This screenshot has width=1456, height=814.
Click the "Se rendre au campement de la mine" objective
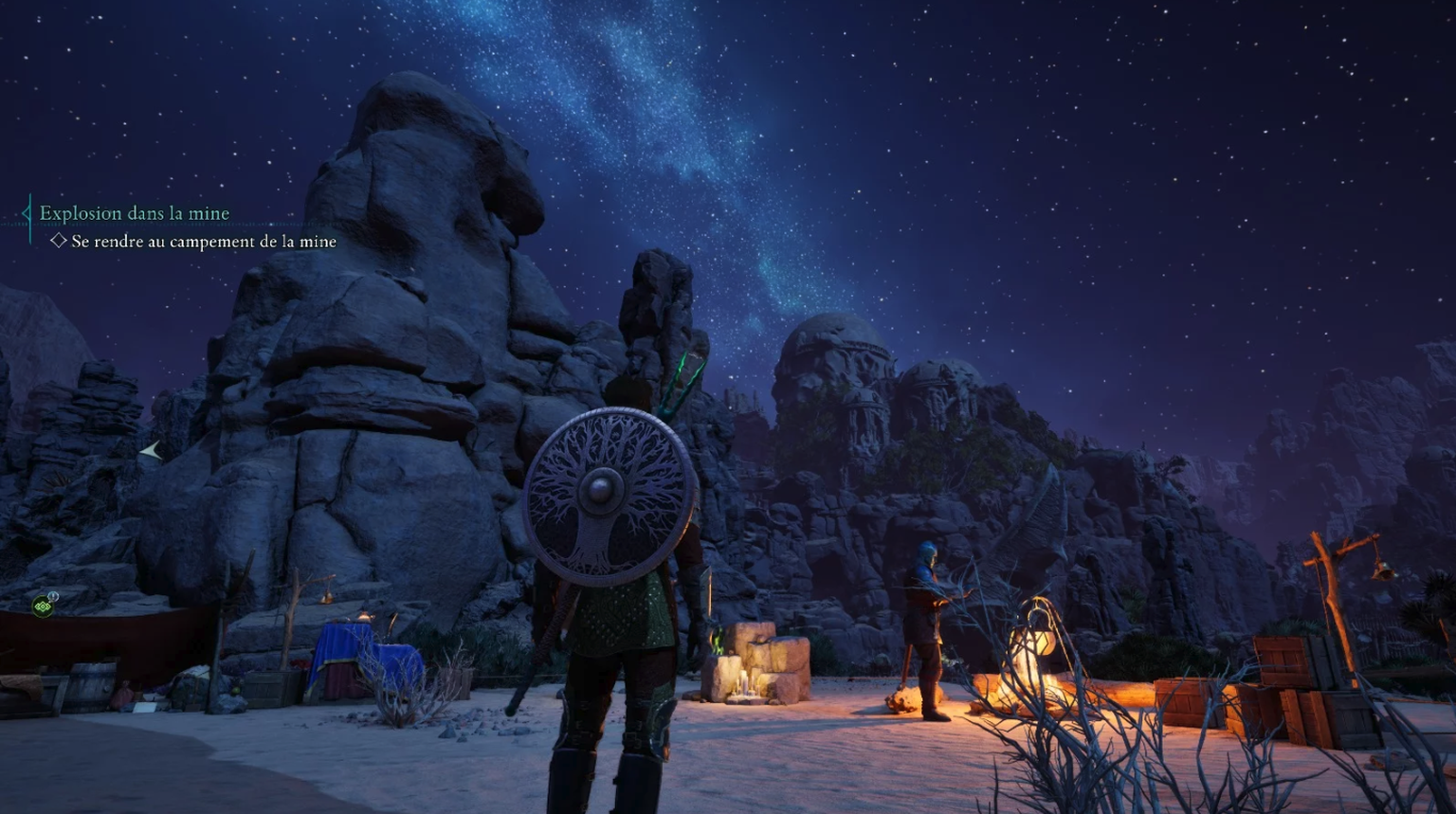pos(203,242)
